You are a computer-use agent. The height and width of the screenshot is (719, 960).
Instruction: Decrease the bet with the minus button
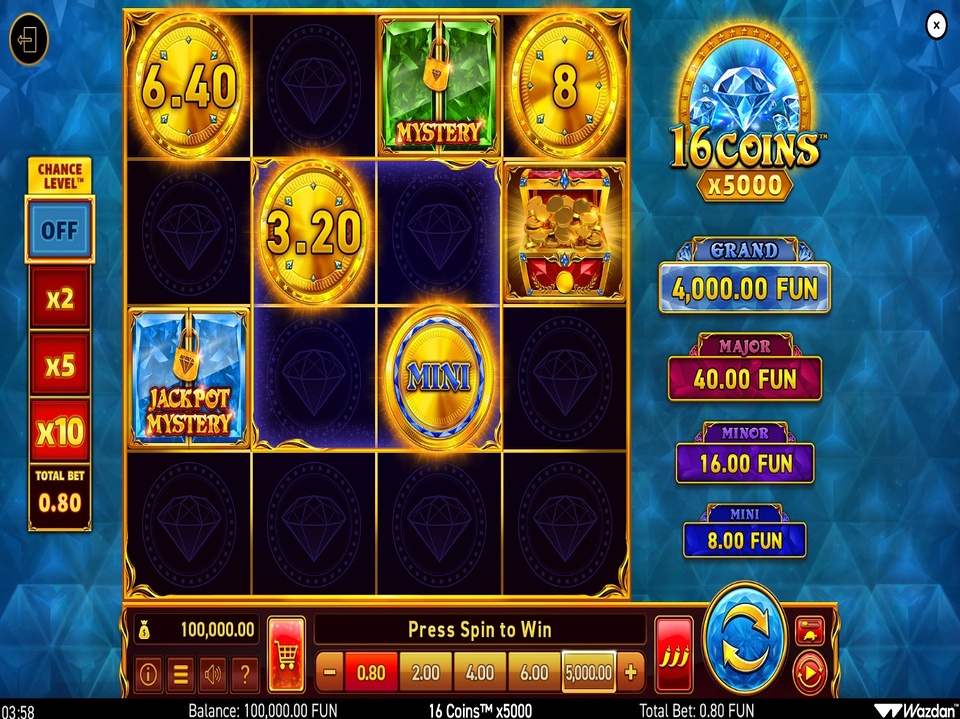330,673
